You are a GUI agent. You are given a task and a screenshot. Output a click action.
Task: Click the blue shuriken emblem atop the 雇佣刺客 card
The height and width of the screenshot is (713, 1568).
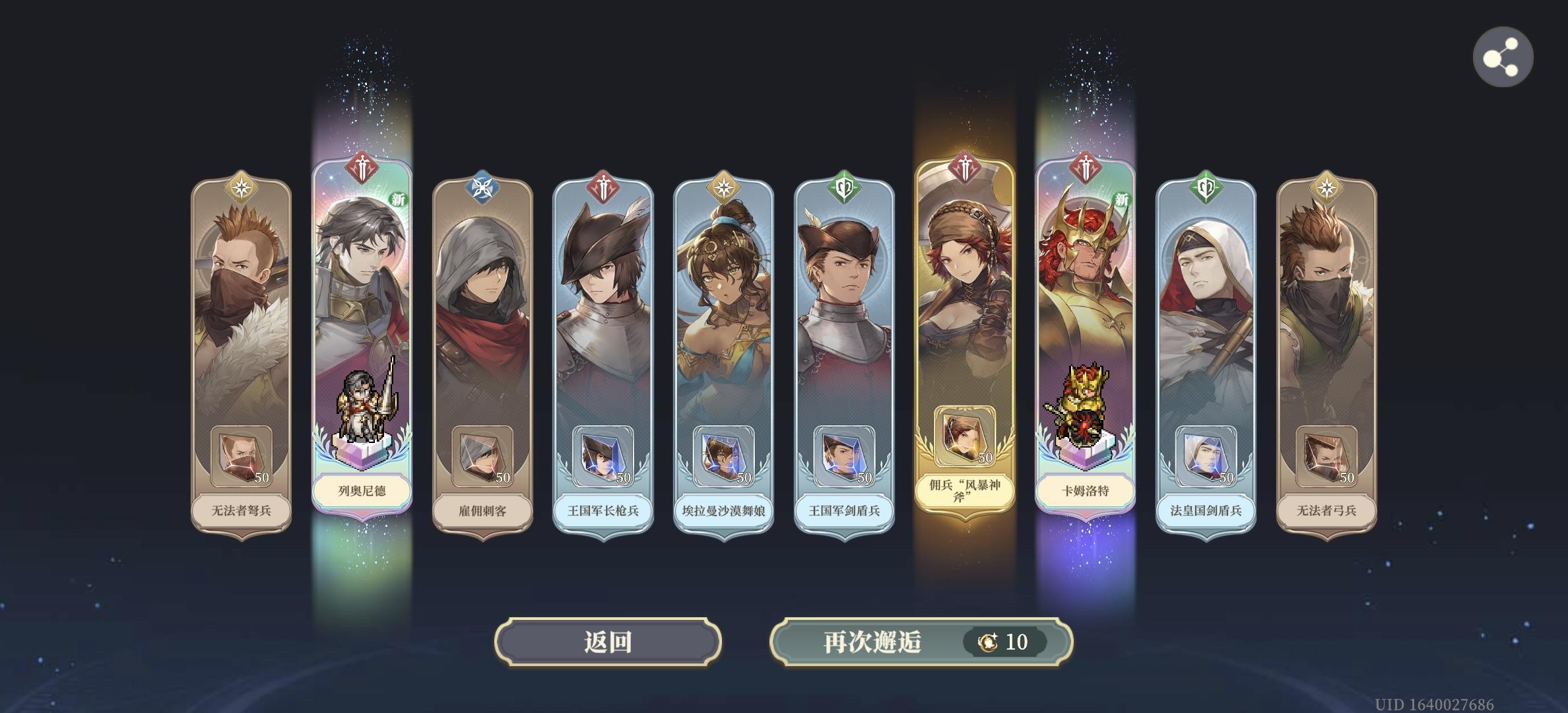click(x=483, y=187)
